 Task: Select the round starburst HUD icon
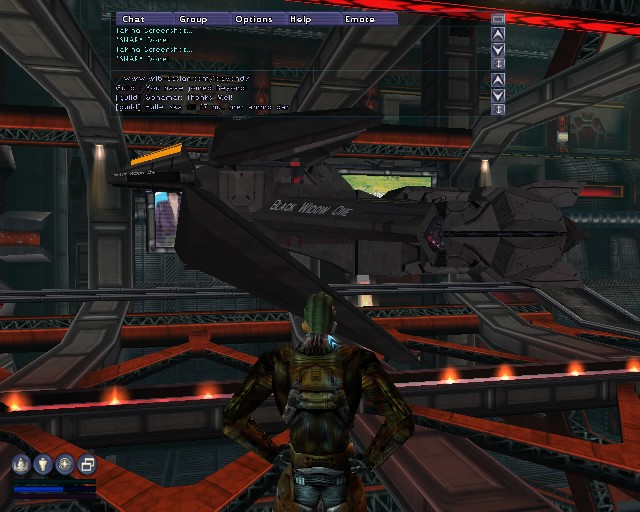tap(65, 464)
